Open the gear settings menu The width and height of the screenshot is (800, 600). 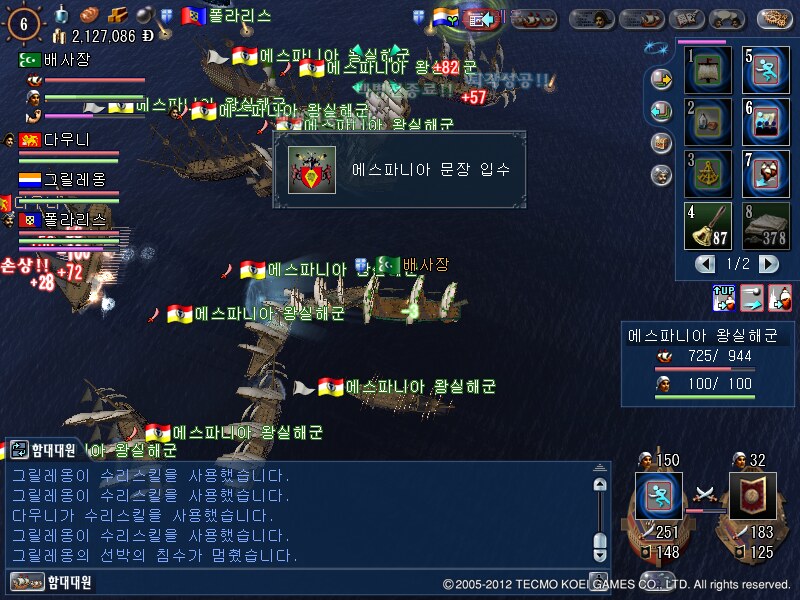coord(776,18)
